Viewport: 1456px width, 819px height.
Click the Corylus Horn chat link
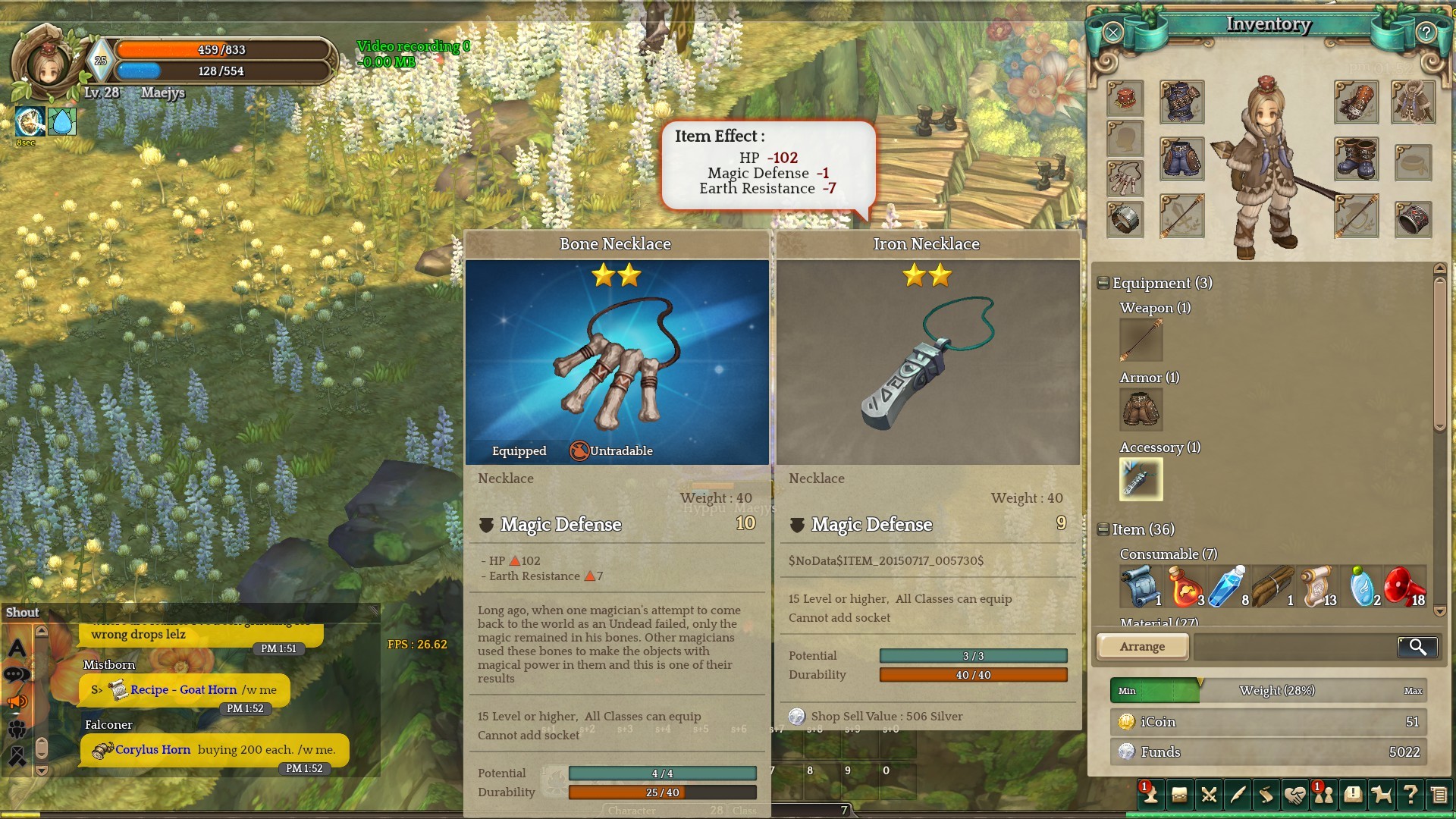(x=152, y=750)
